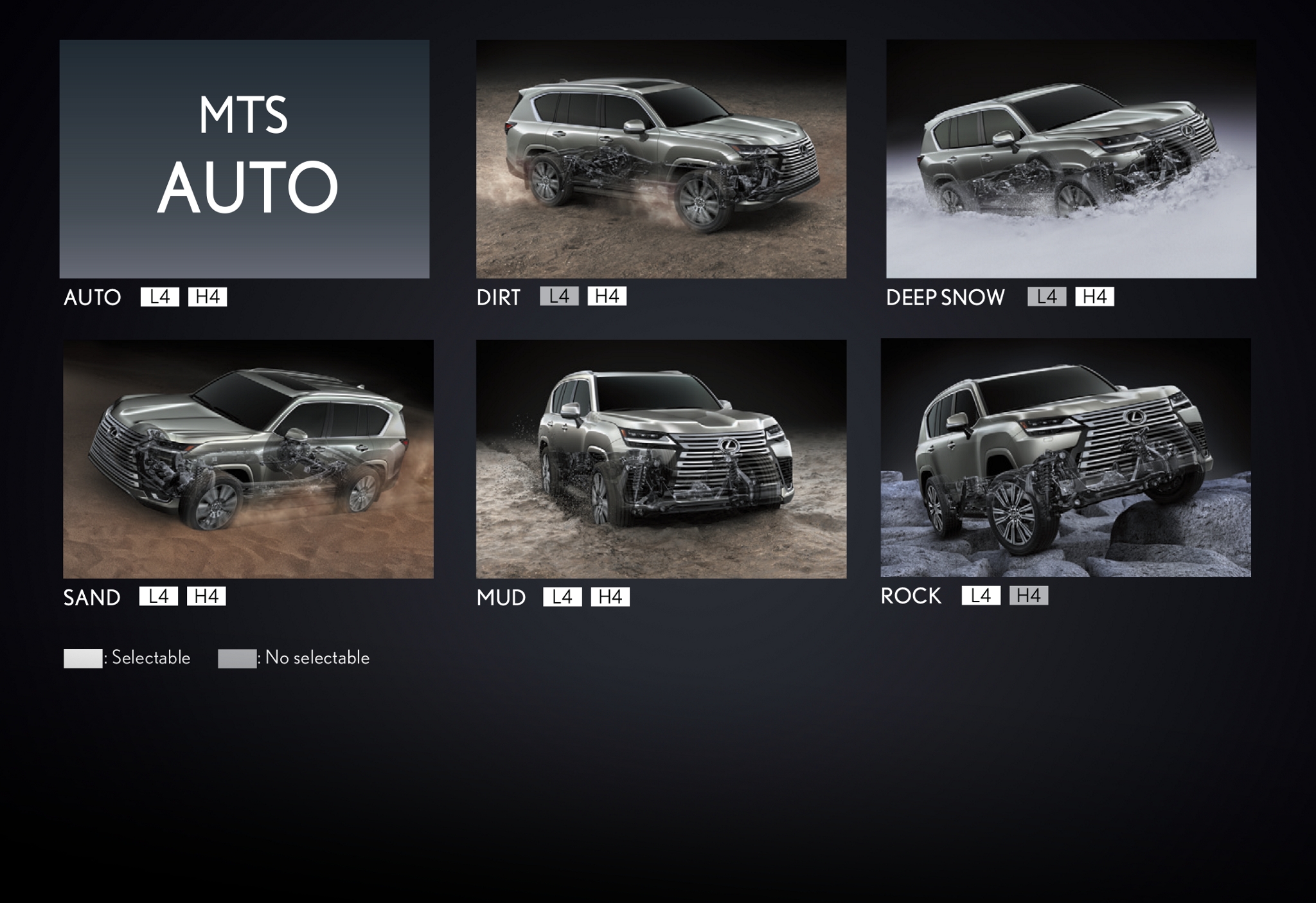Click the greyed L4 badge beside DIRT
This screenshot has width=1316, height=903.
pyautogui.click(x=559, y=296)
